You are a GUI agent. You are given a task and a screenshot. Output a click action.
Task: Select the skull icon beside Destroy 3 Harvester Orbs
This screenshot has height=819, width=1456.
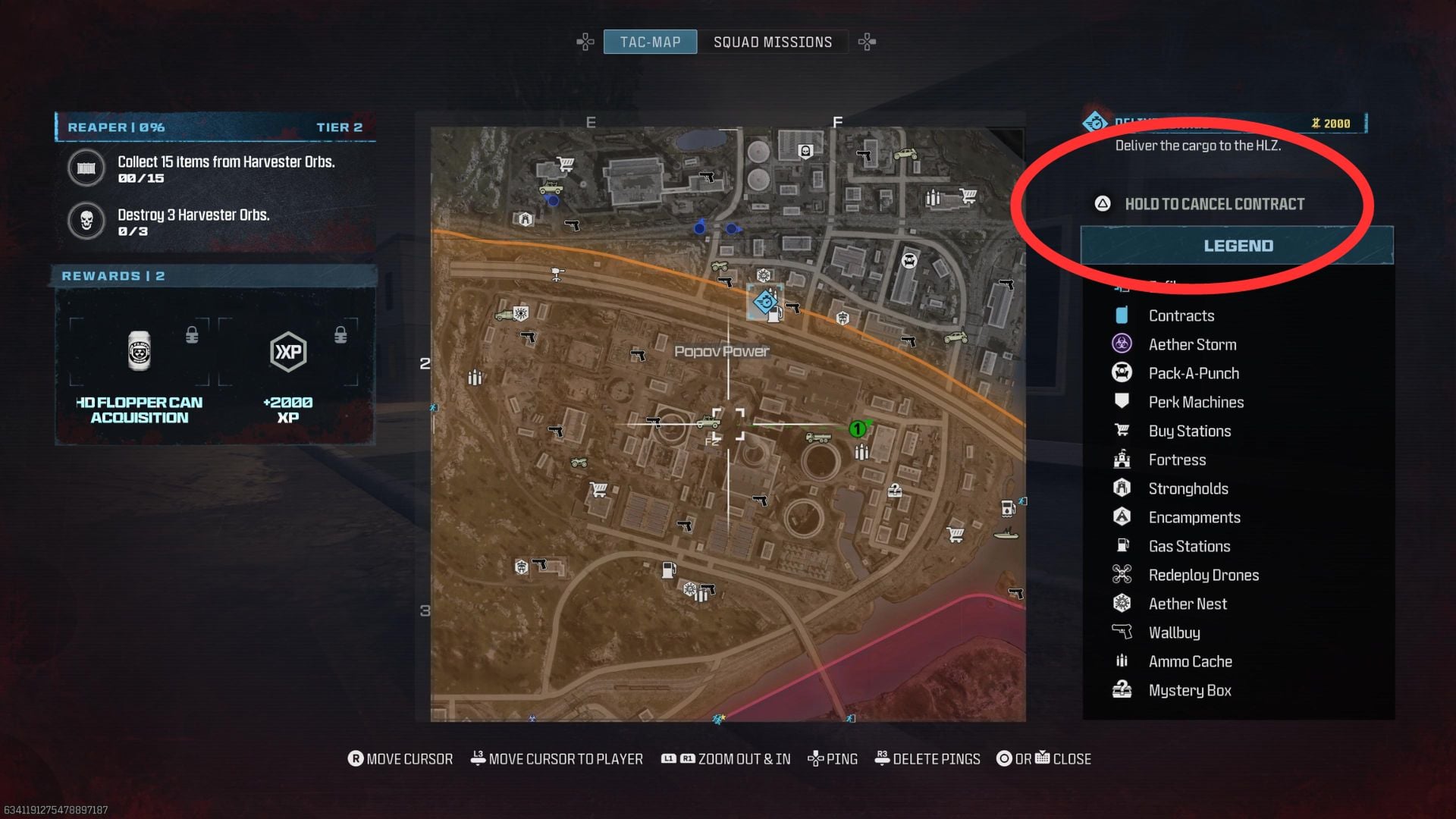click(86, 221)
